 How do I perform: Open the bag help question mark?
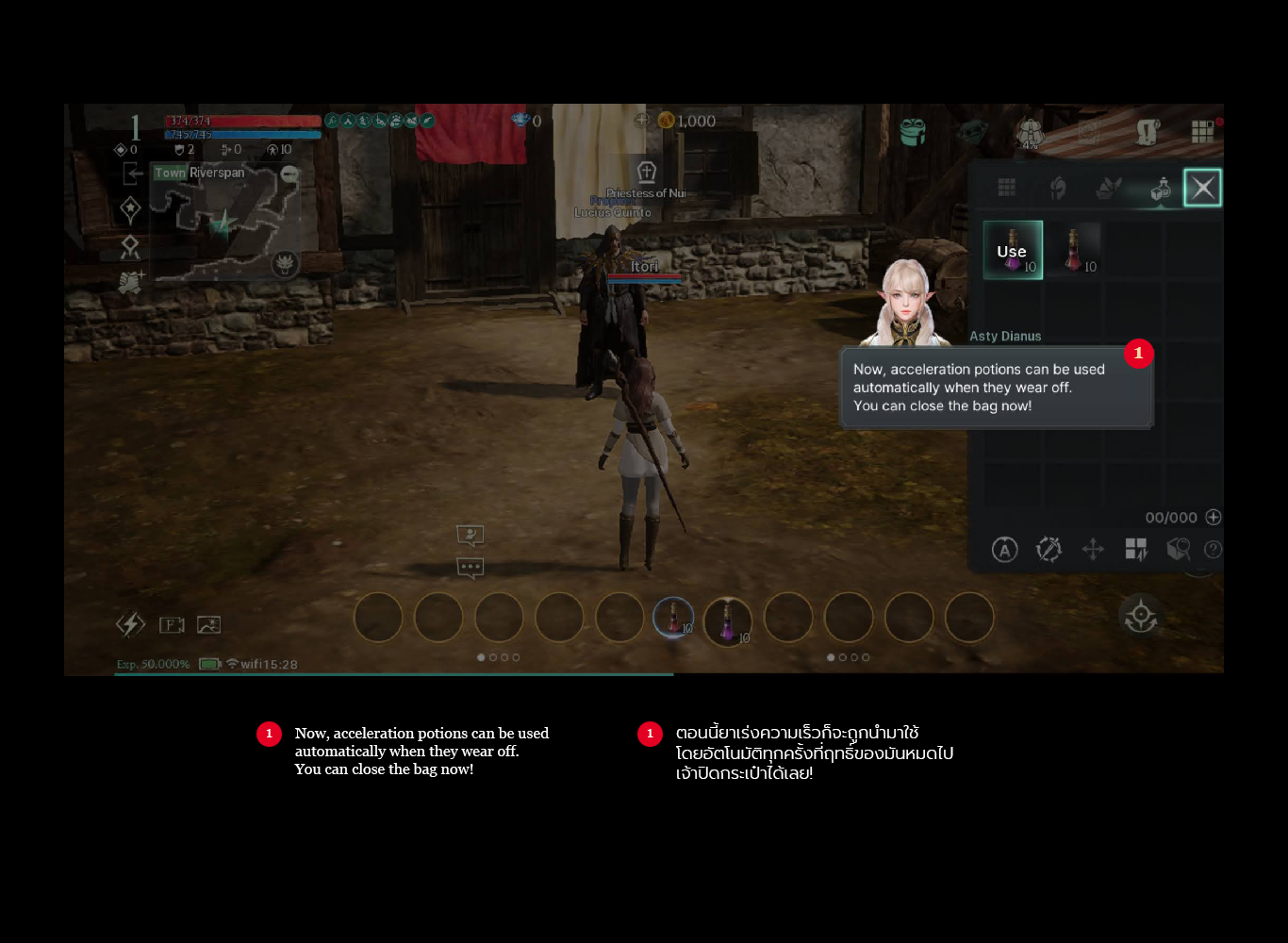pyautogui.click(x=1214, y=550)
